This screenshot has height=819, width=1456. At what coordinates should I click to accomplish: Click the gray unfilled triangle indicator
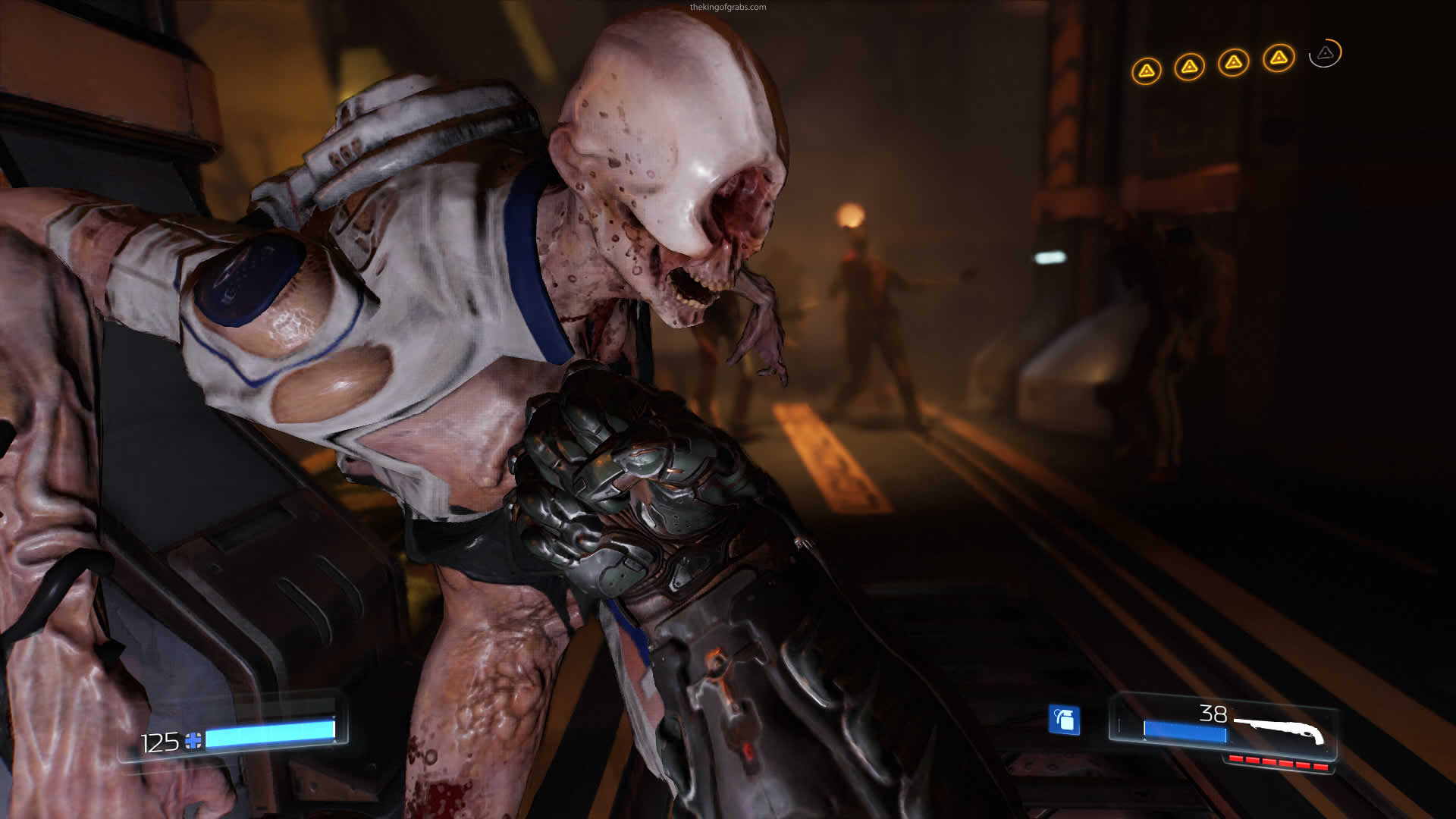pos(1325,53)
